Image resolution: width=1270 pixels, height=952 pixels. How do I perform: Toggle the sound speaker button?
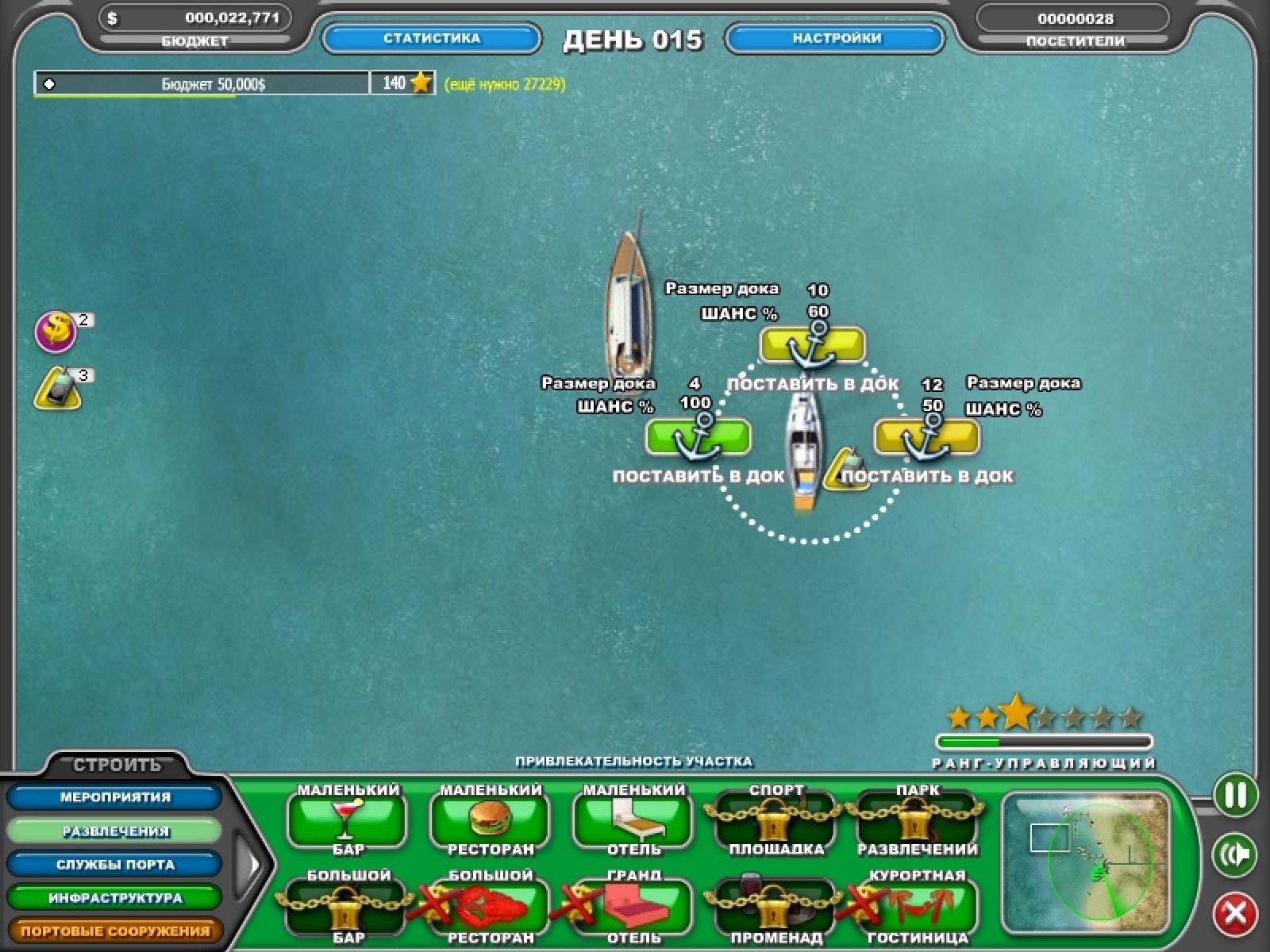[1235, 854]
